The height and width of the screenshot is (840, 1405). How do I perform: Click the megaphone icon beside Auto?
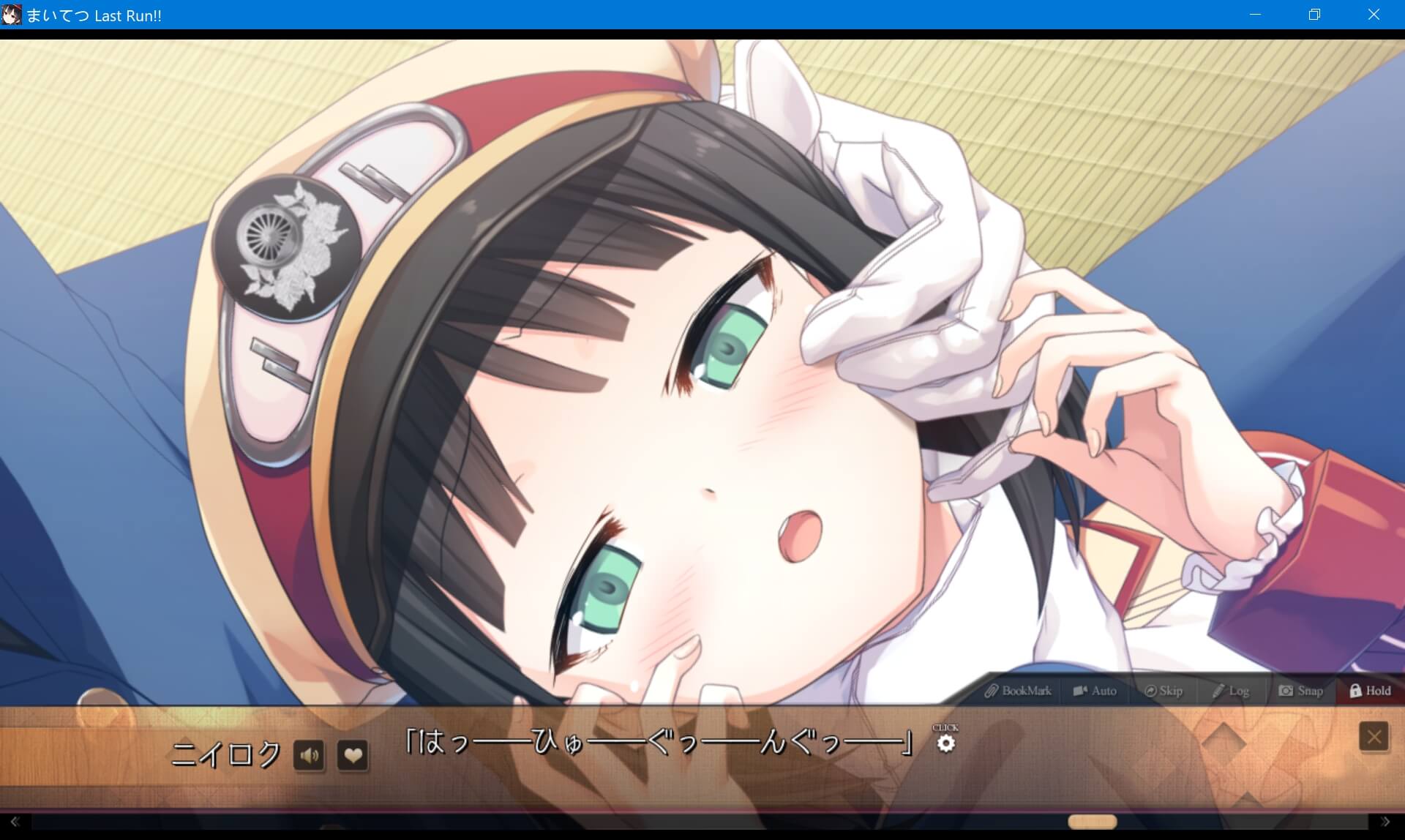point(1079,690)
